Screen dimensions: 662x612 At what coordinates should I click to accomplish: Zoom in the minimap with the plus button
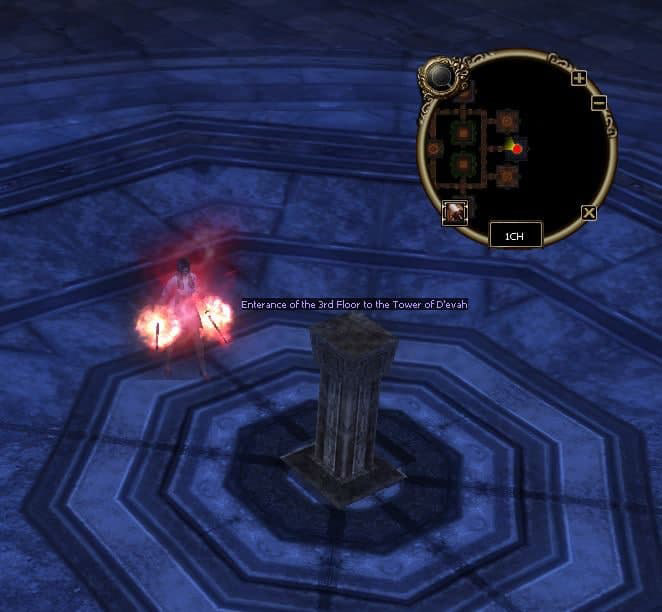(580, 78)
